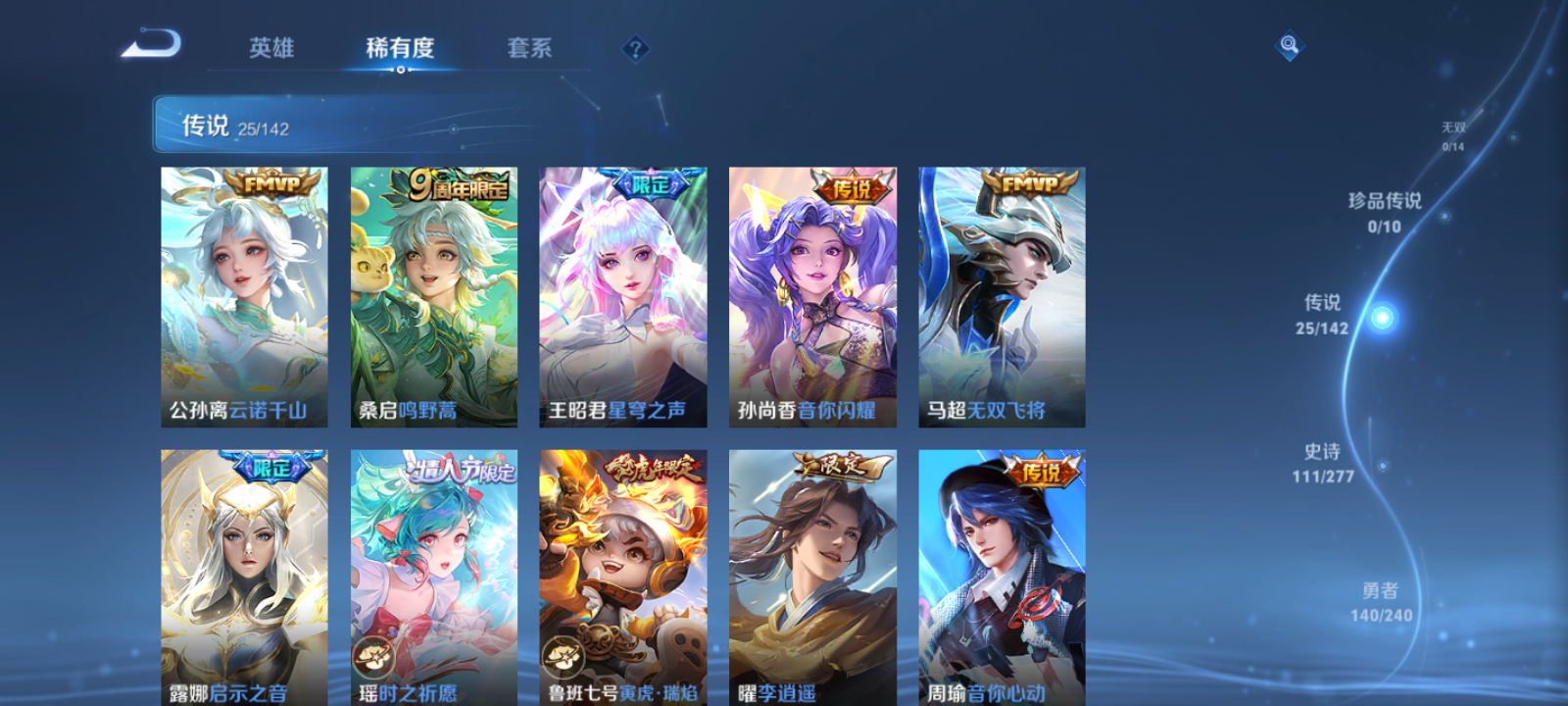This screenshot has width=1568, height=706.
Task: Open the 王昭君 星穹之声 skin card
Action: [622, 294]
